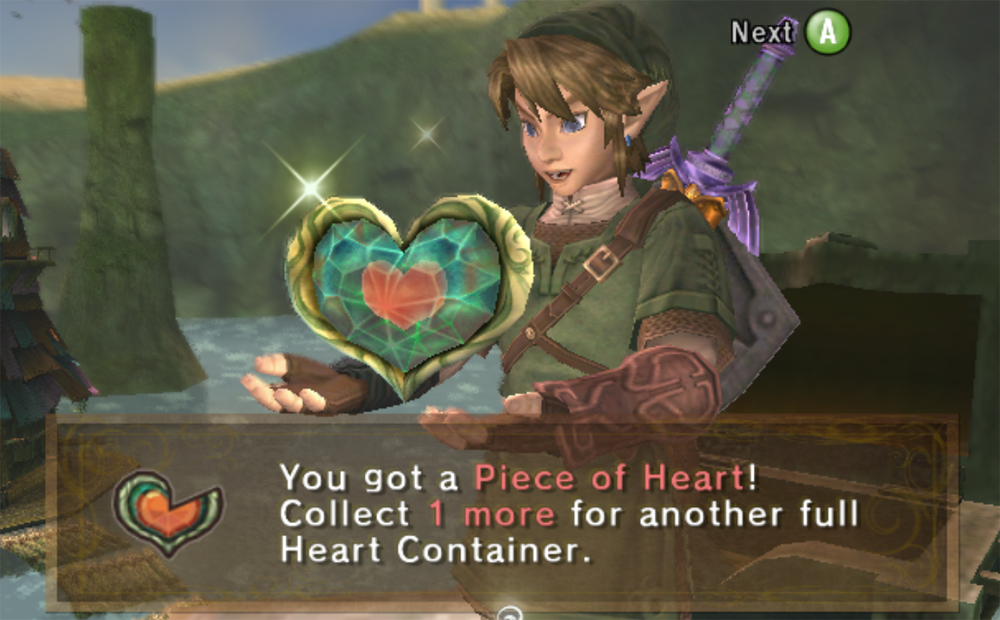This screenshot has width=1000, height=620.
Task: Select the heart piece icon in the dialogue box
Action: (168, 512)
